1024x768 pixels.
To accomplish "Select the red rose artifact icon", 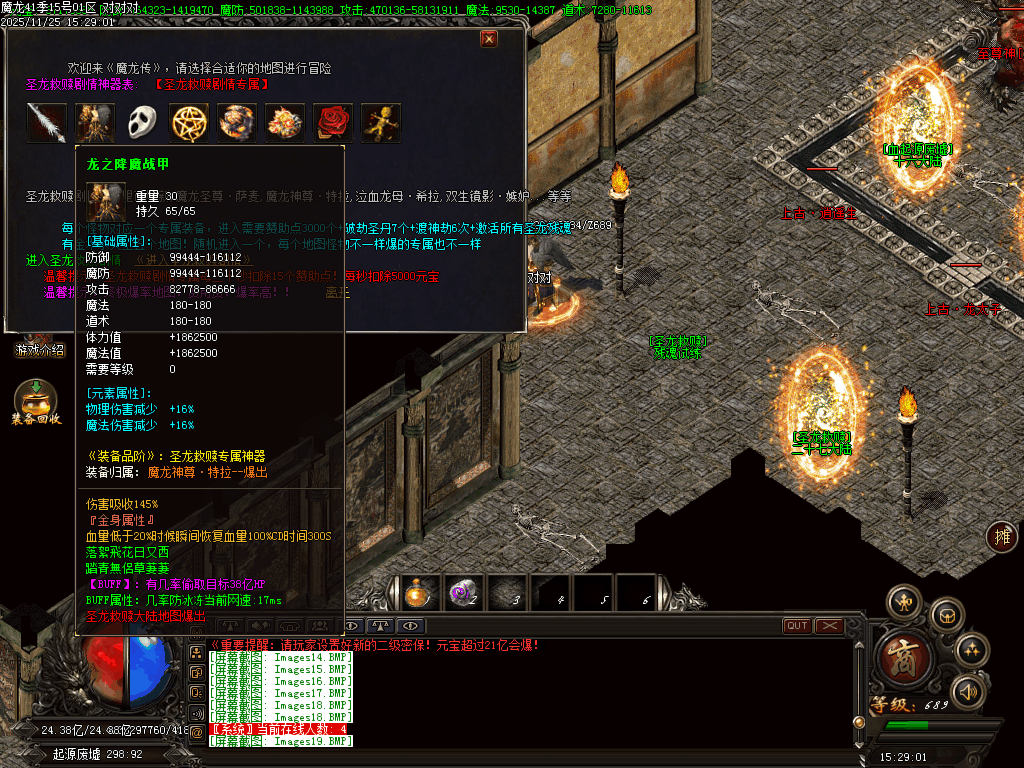I will pyautogui.click(x=333, y=123).
